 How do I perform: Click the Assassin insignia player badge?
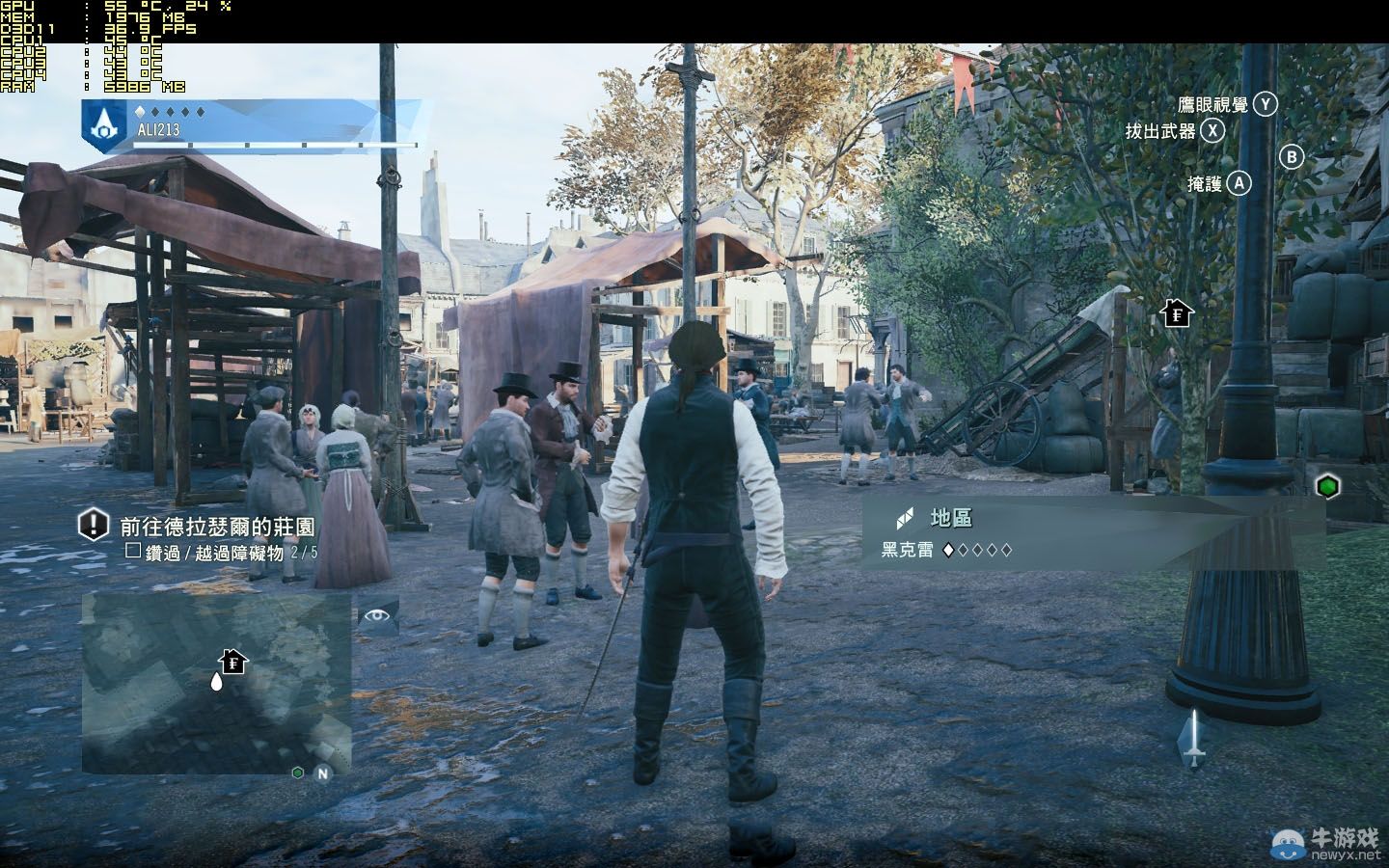[x=99, y=124]
